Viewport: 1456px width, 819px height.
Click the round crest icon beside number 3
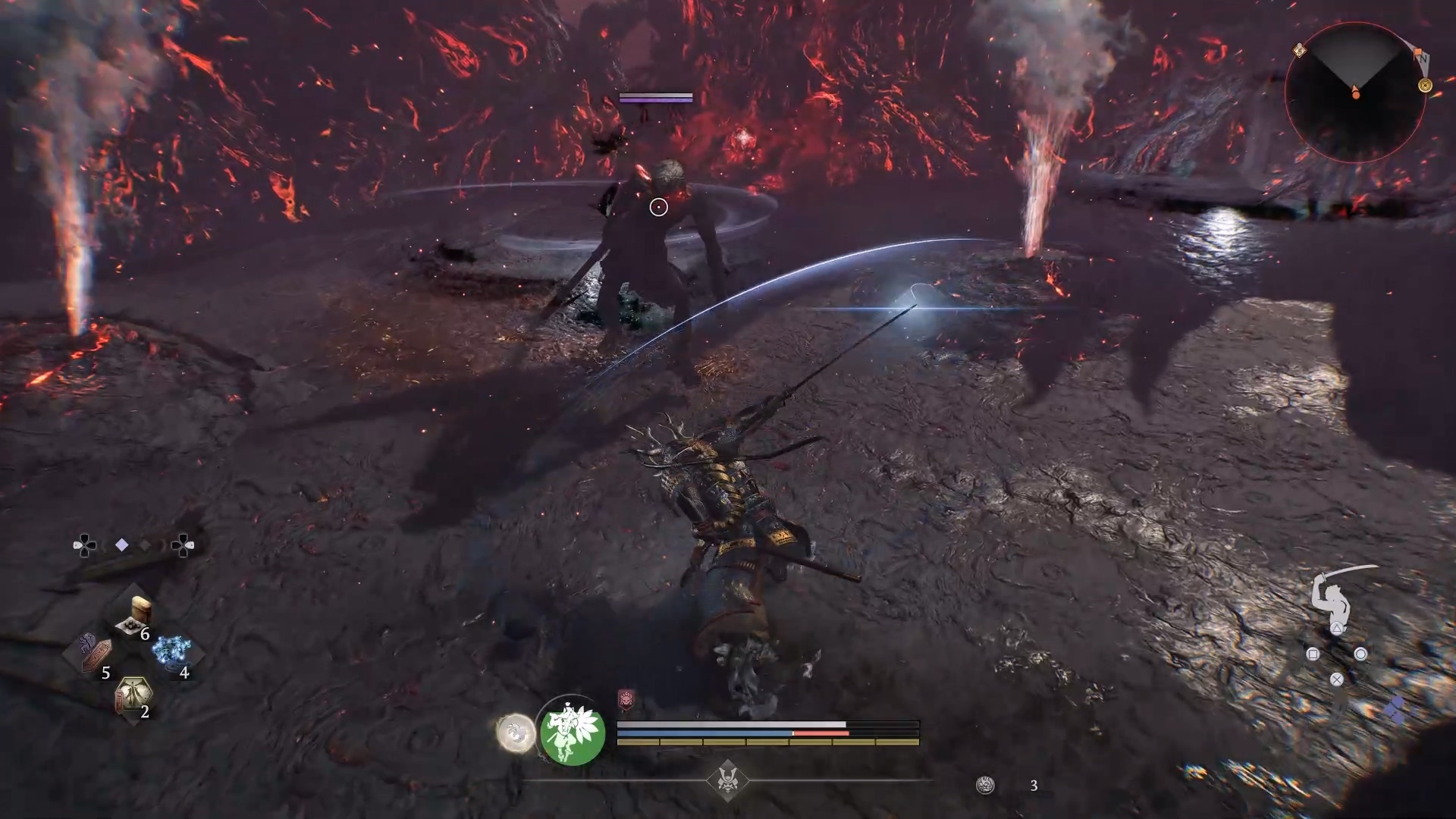(x=985, y=786)
